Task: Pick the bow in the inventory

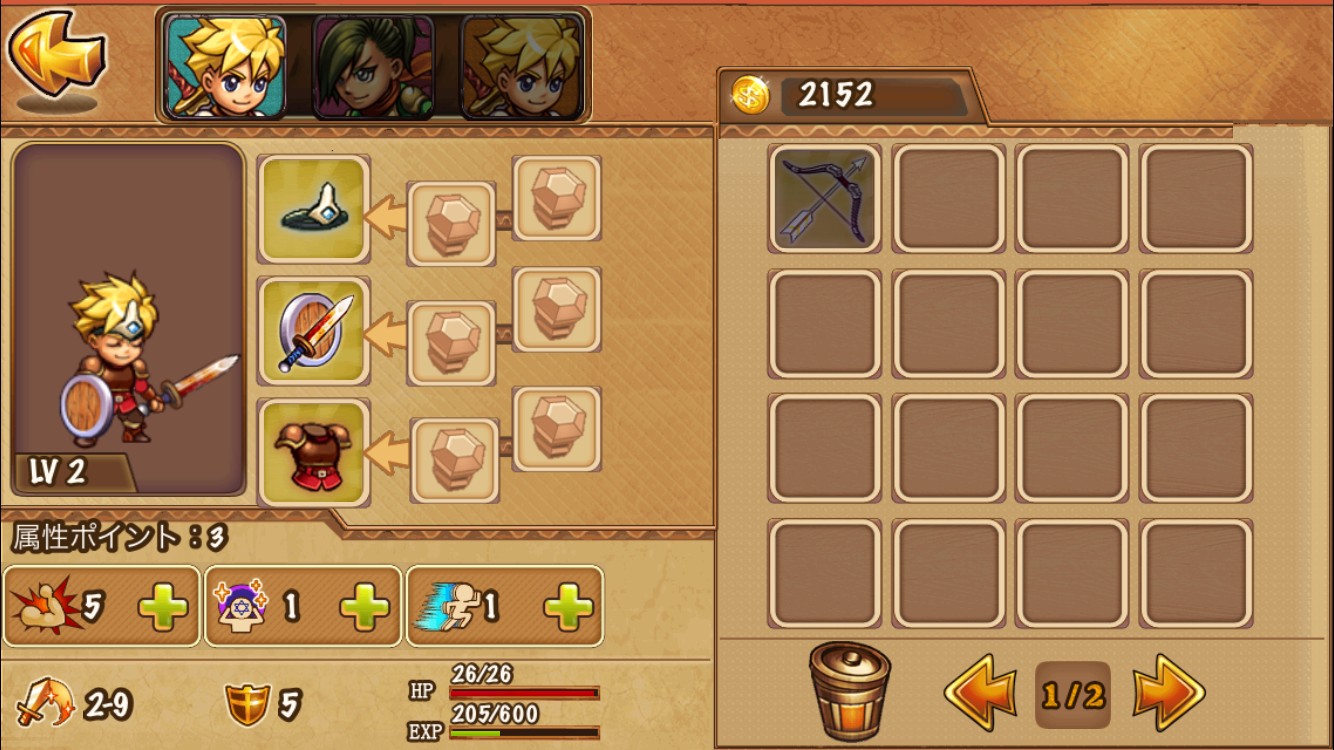Action: [x=825, y=199]
